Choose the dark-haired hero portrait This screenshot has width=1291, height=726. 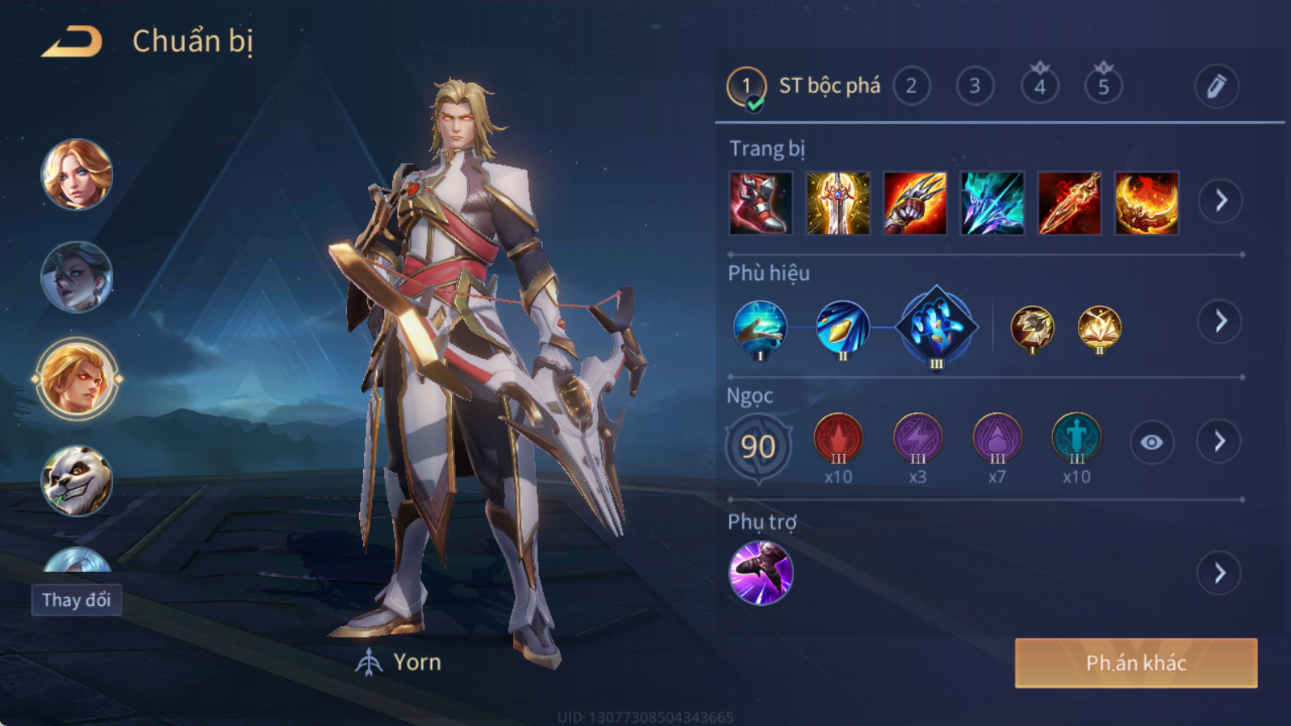click(77, 277)
